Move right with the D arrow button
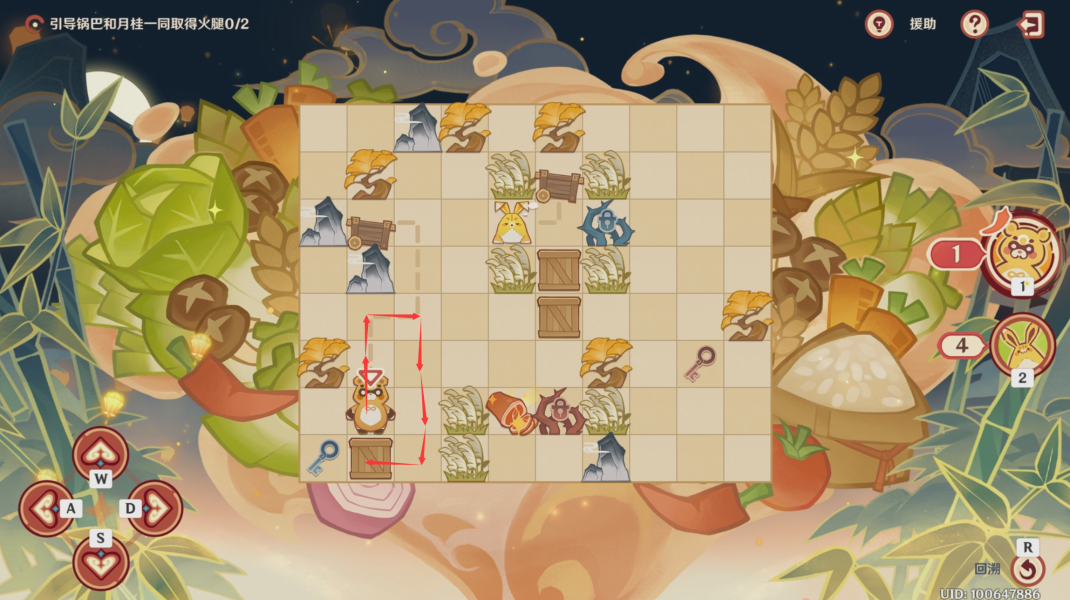 tap(154, 508)
